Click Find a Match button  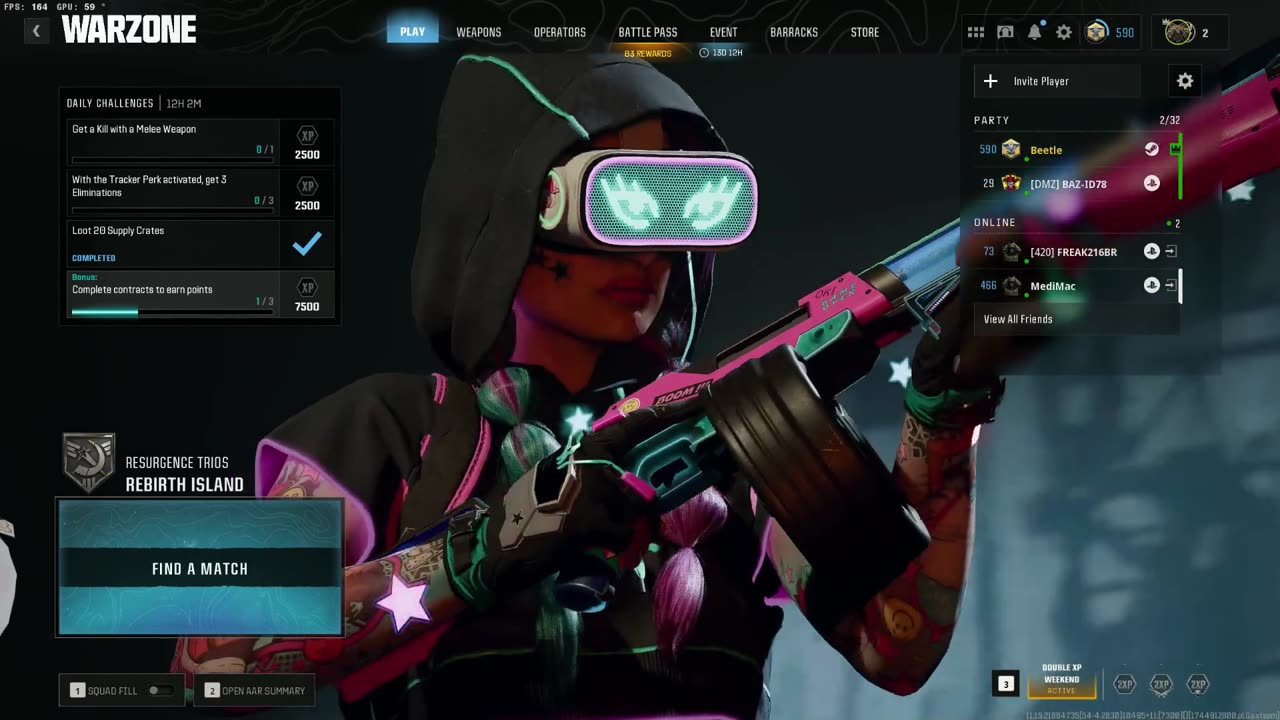(200, 568)
